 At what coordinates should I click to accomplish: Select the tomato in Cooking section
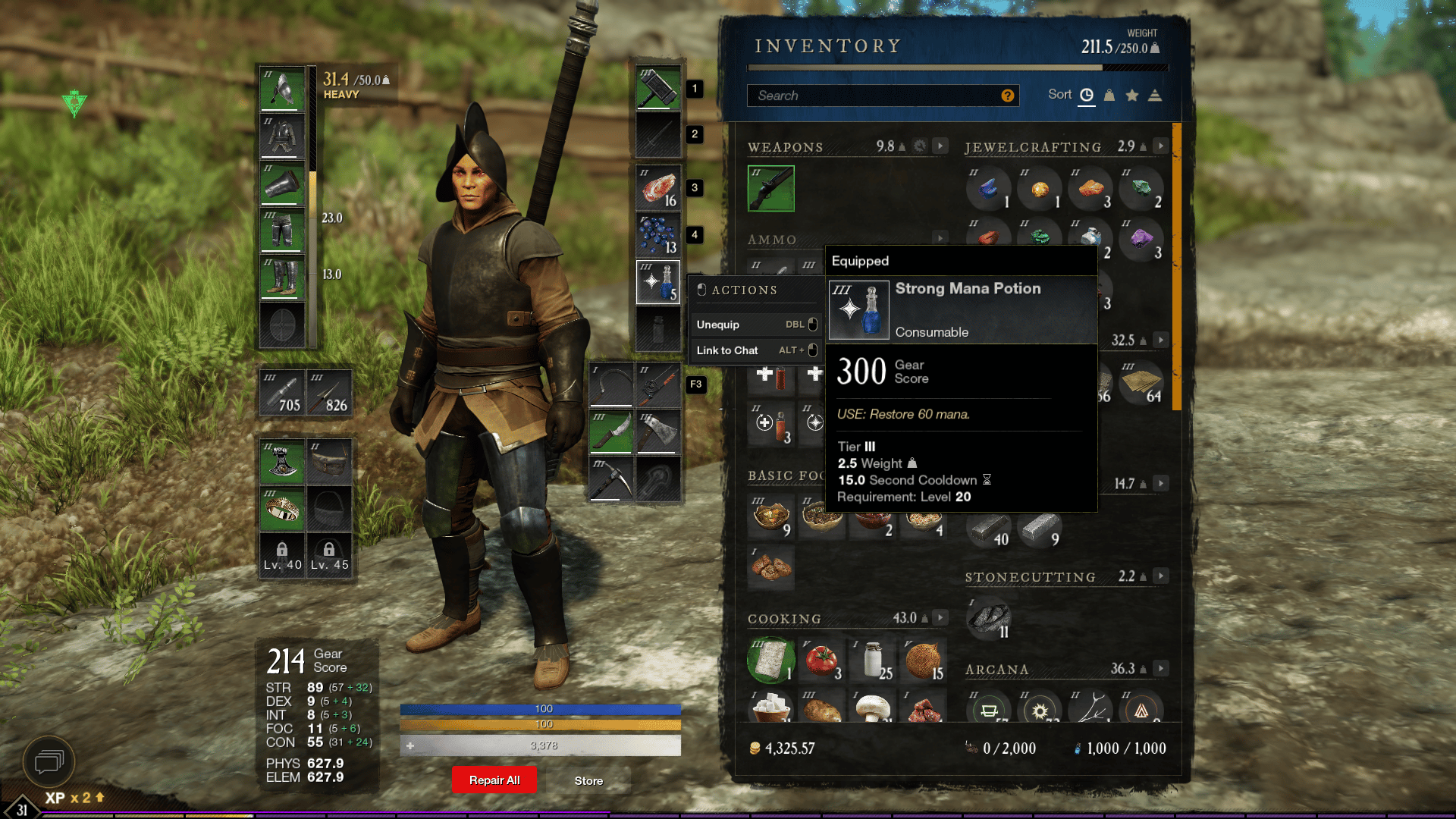tap(822, 661)
